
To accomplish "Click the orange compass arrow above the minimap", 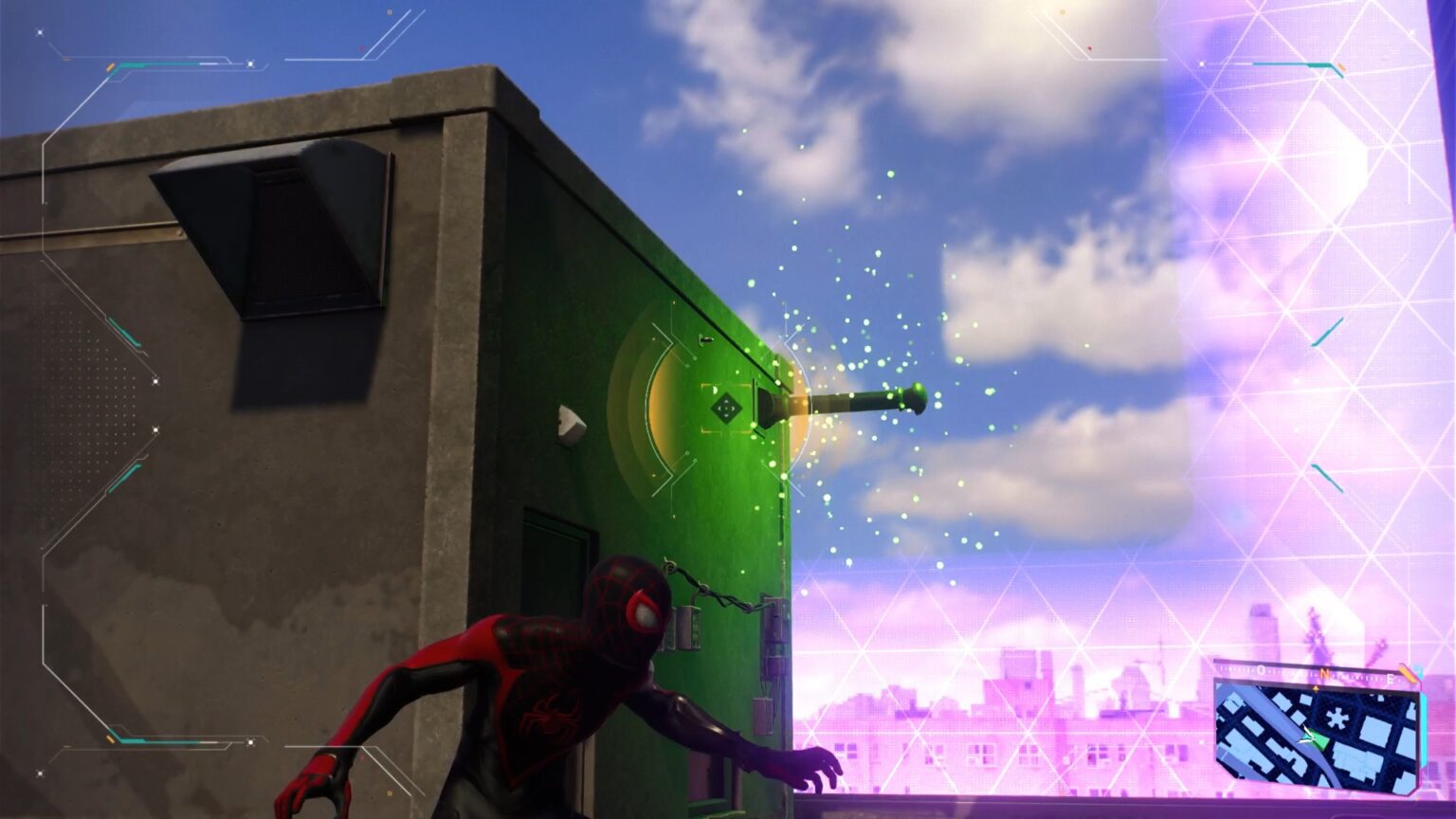I will [1316, 688].
